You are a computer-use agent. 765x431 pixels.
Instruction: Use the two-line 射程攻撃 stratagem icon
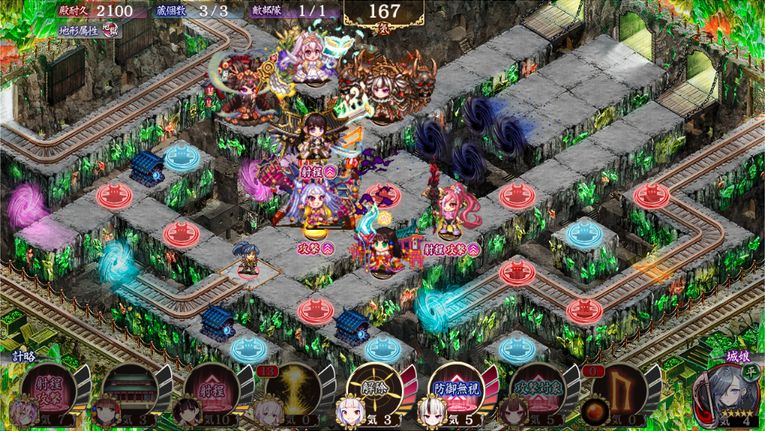50,386
